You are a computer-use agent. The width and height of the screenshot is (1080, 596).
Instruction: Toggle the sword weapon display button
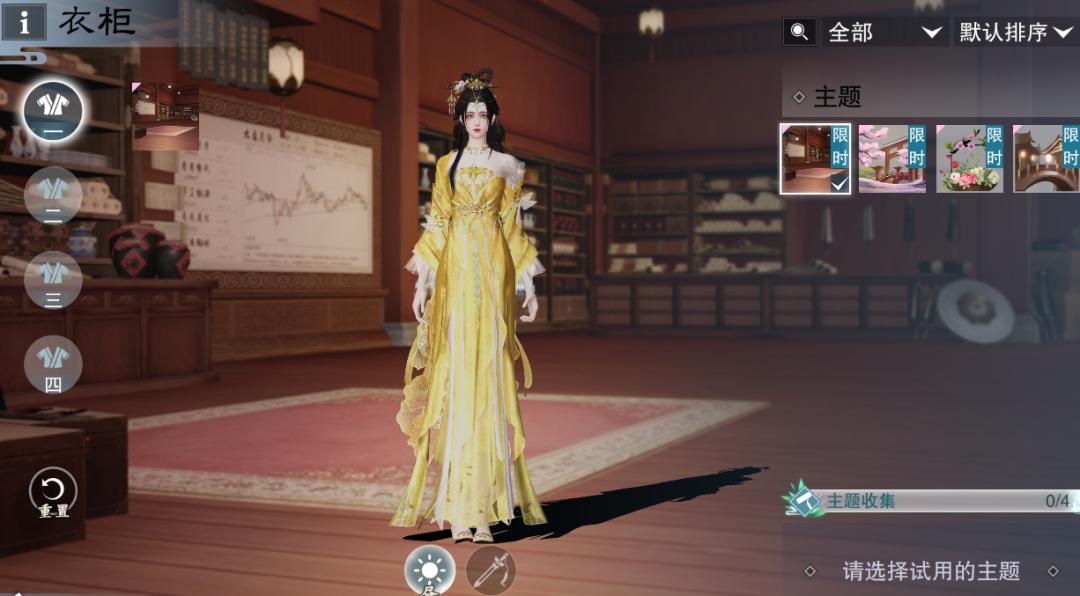(x=491, y=571)
